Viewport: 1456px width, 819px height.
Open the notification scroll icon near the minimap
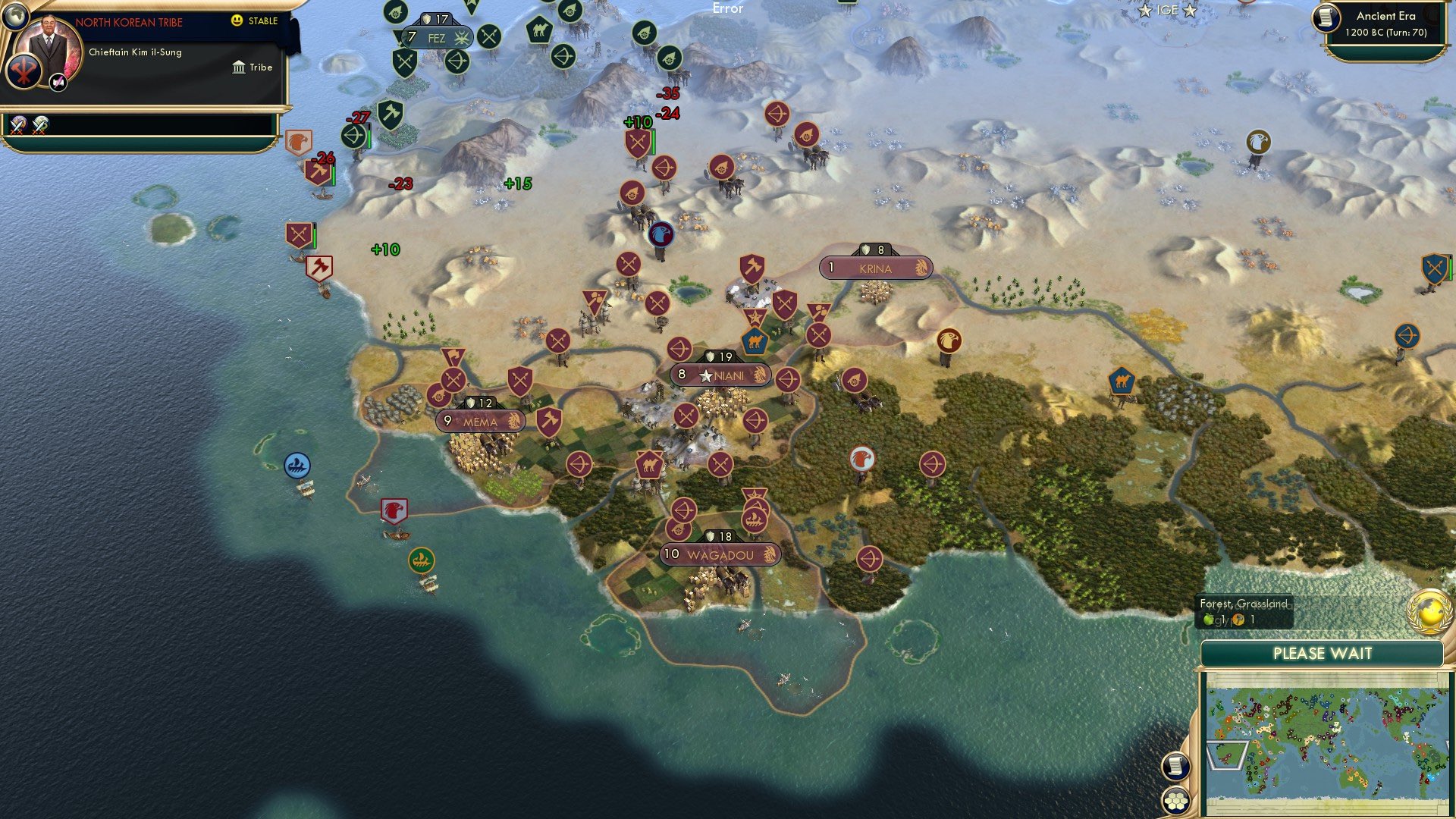point(1177,766)
